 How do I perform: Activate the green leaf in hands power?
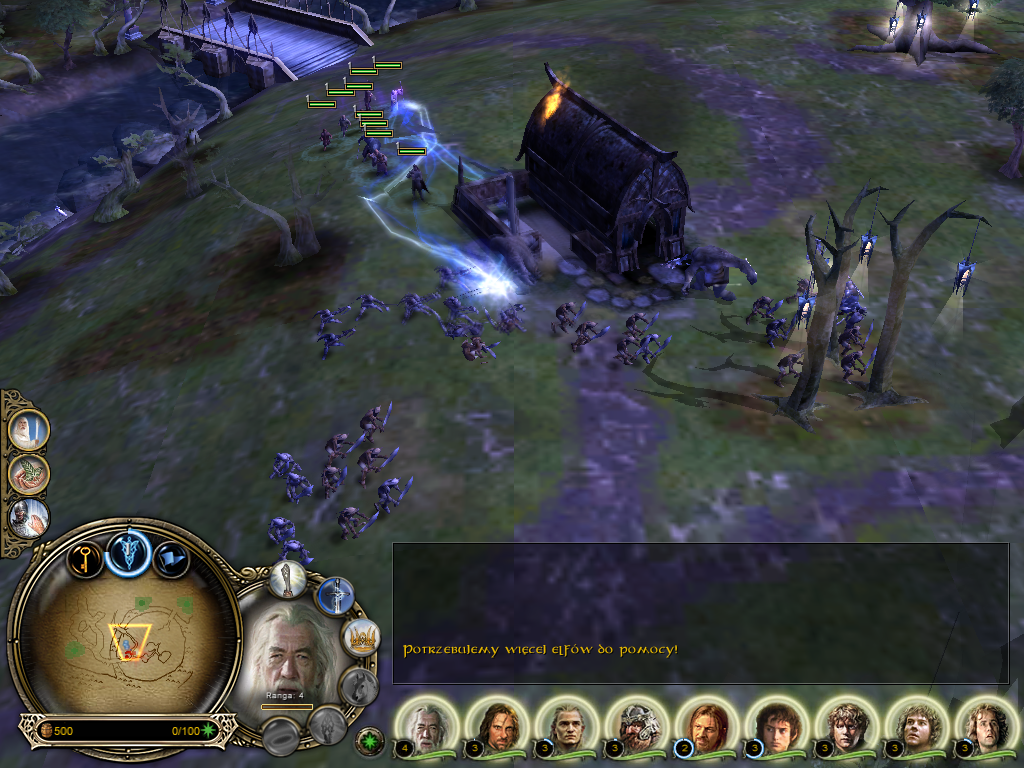click(27, 474)
